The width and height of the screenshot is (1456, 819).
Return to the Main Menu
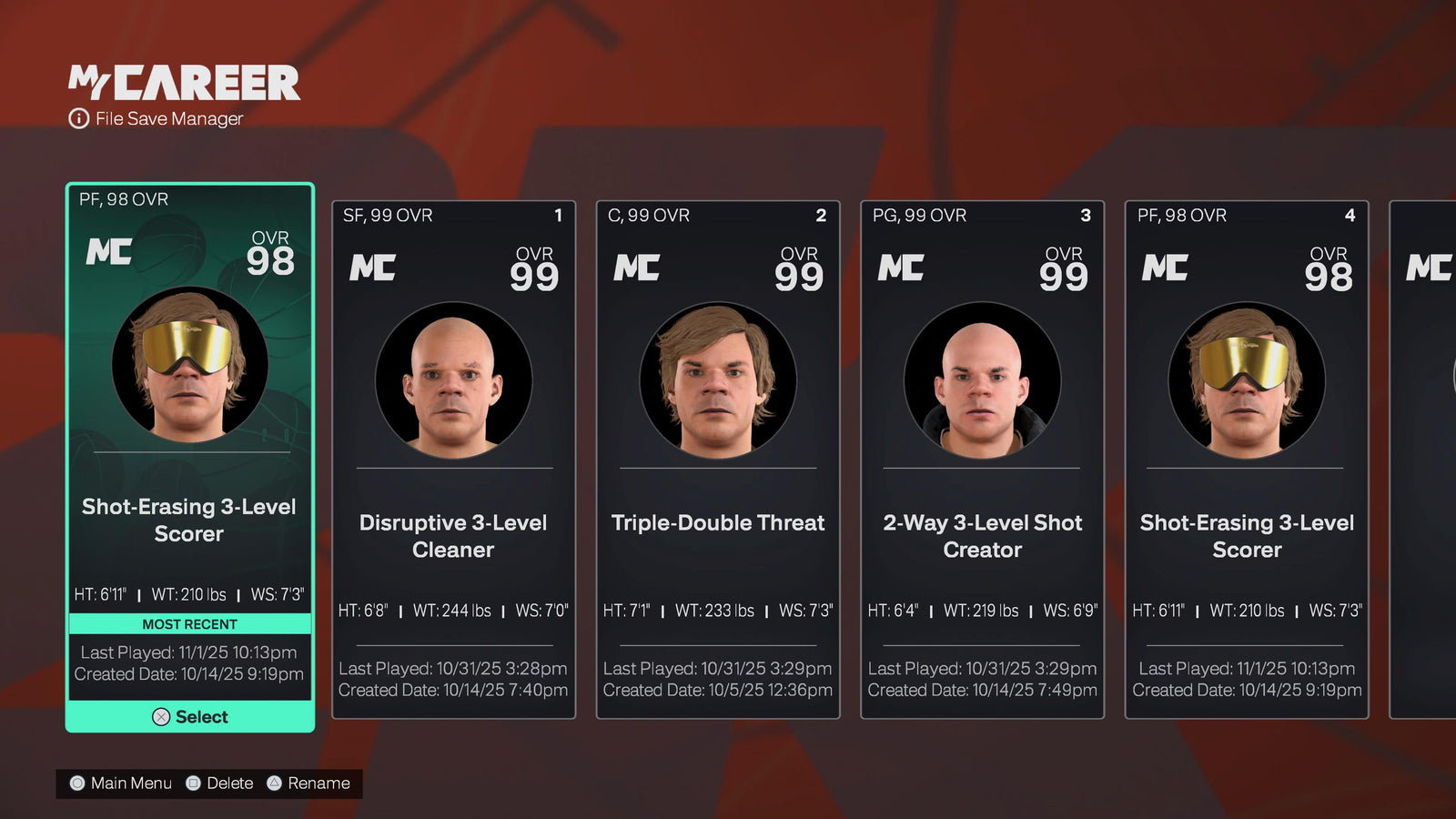click(121, 784)
